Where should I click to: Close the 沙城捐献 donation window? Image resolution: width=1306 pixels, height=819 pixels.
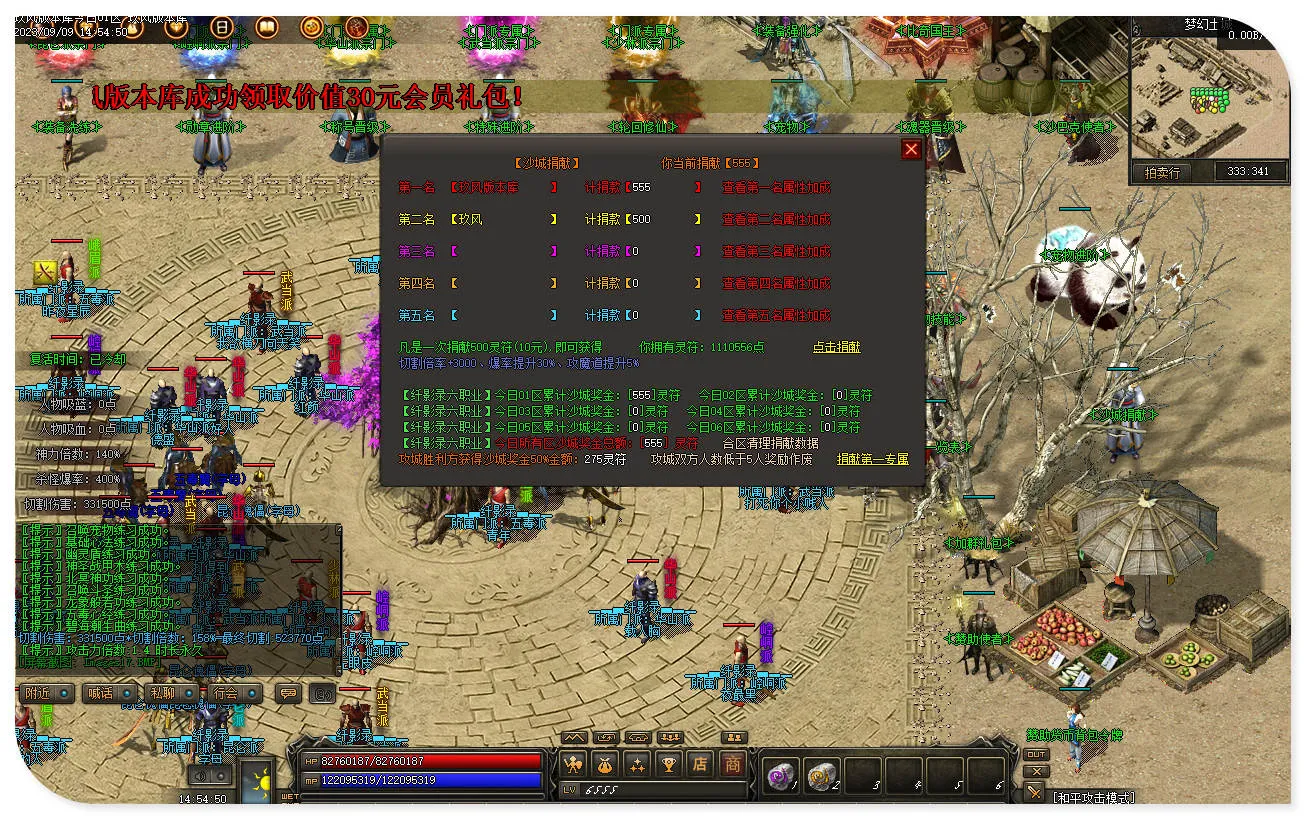pos(911,149)
